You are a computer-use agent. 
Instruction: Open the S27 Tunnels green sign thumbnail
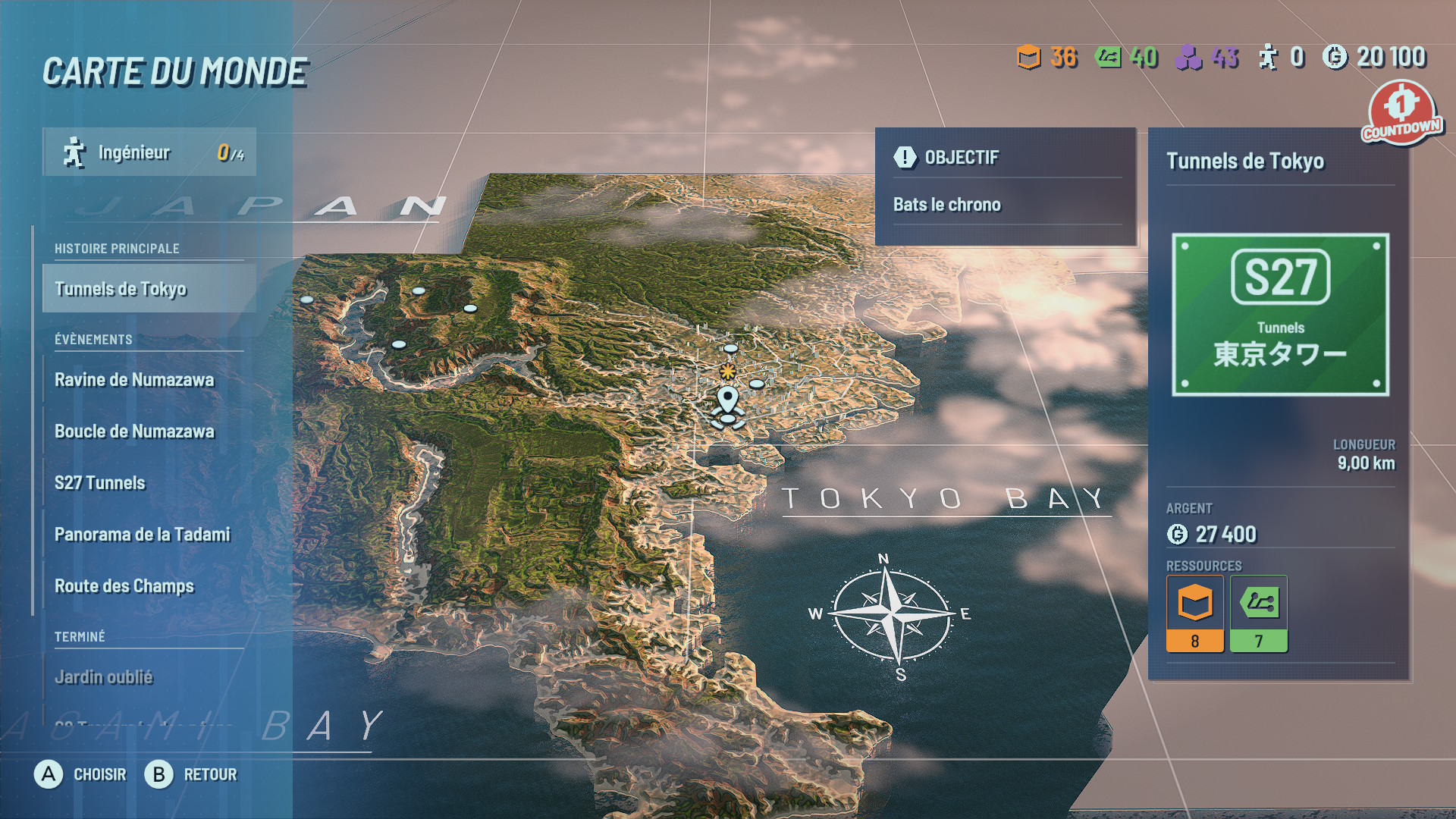click(x=1280, y=315)
